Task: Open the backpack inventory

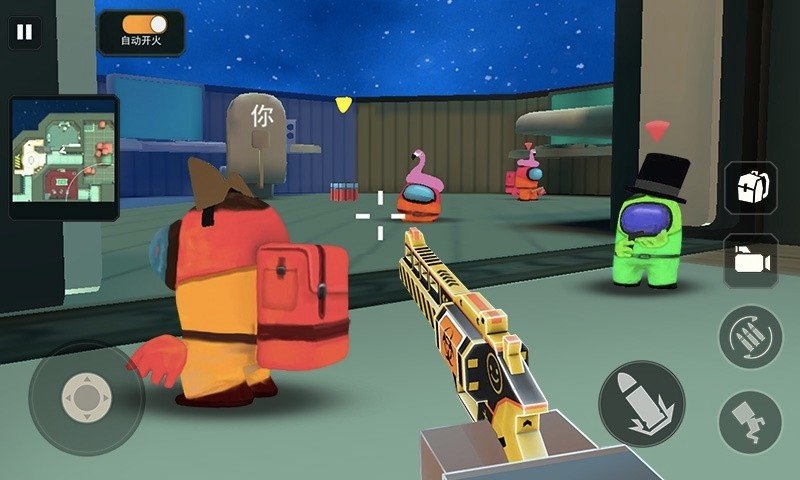Action: pos(750,188)
